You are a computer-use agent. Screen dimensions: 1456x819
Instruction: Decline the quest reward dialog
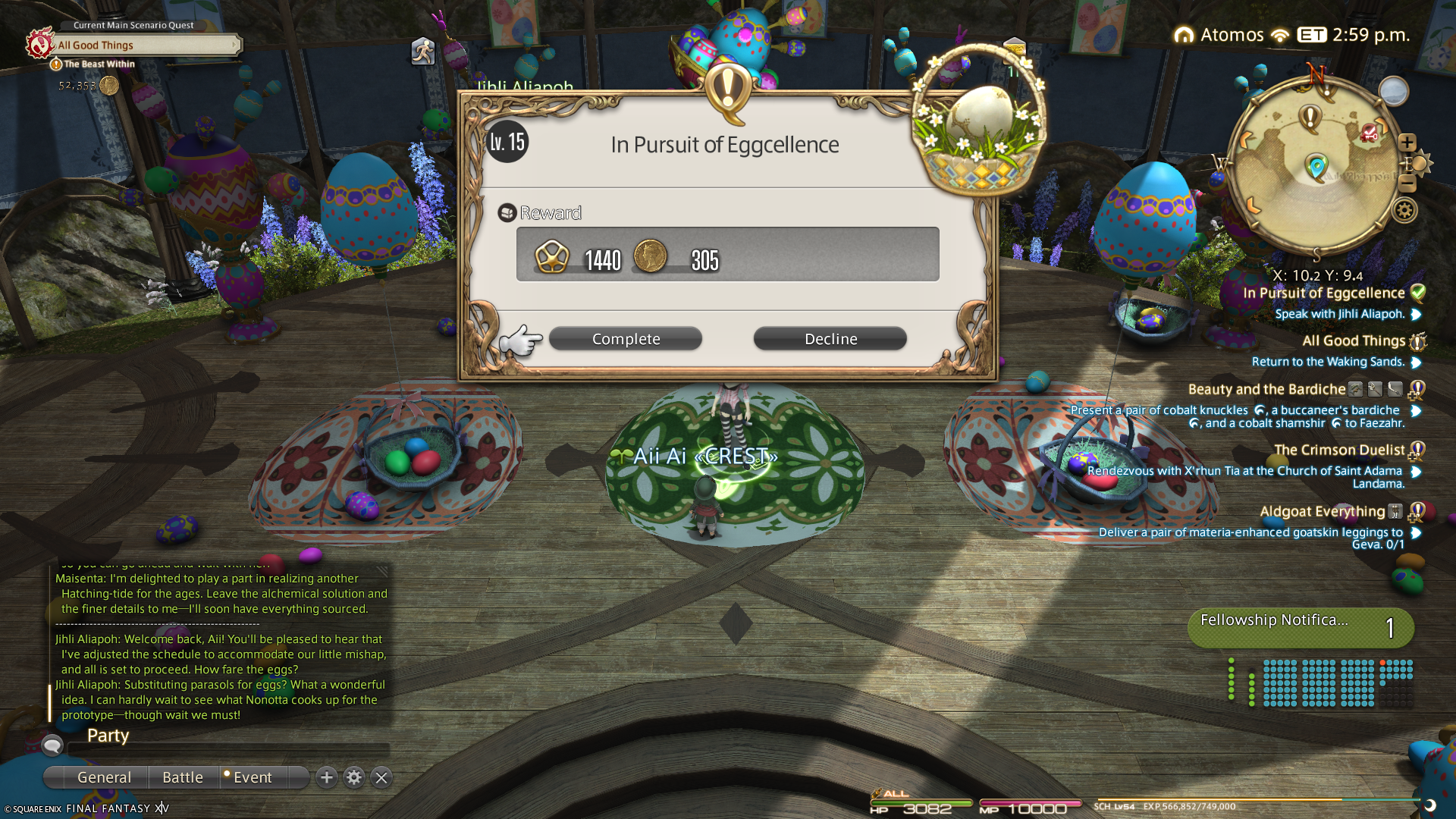[x=830, y=339]
